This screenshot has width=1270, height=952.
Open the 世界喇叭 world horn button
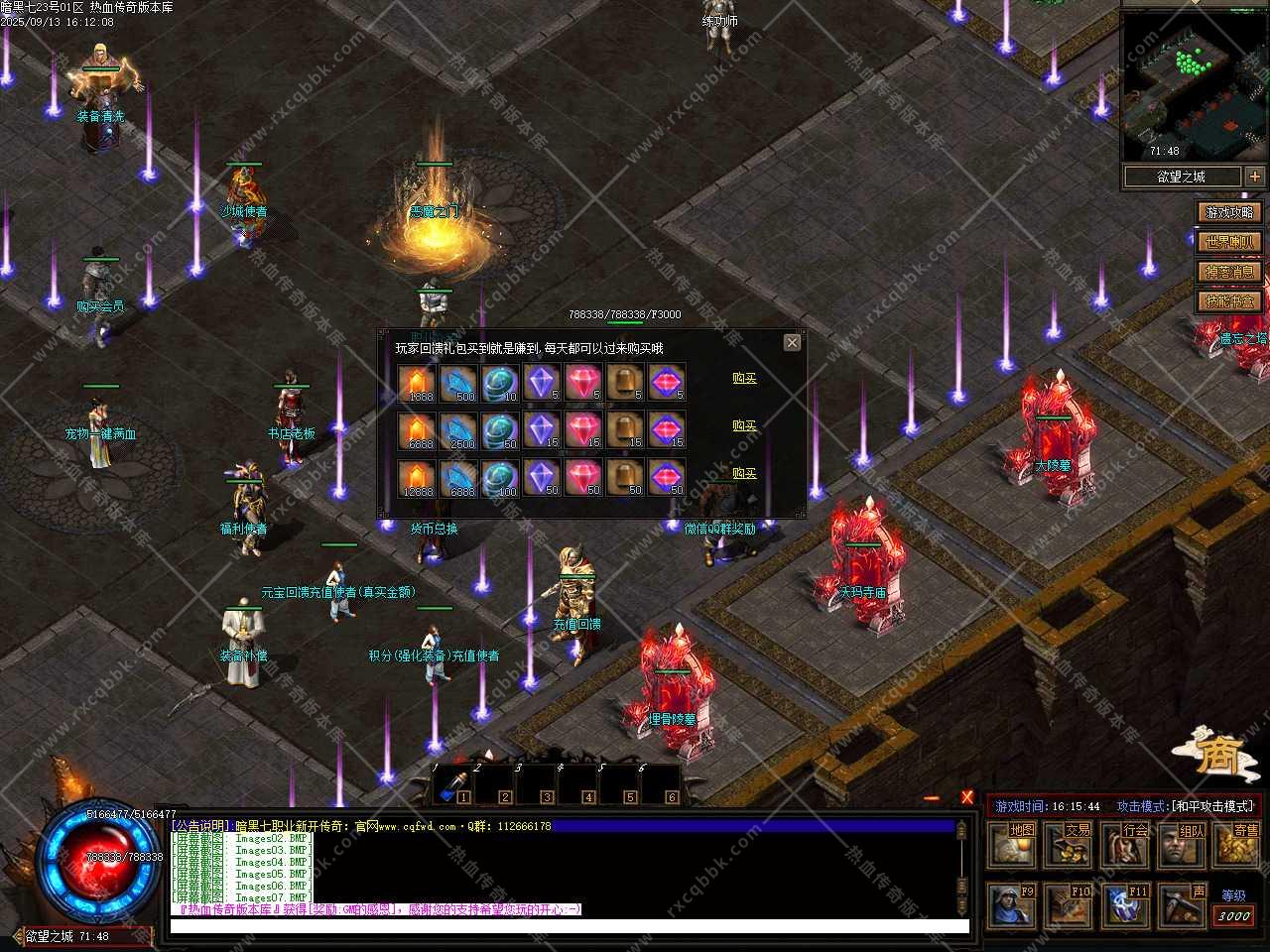(1229, 242)
